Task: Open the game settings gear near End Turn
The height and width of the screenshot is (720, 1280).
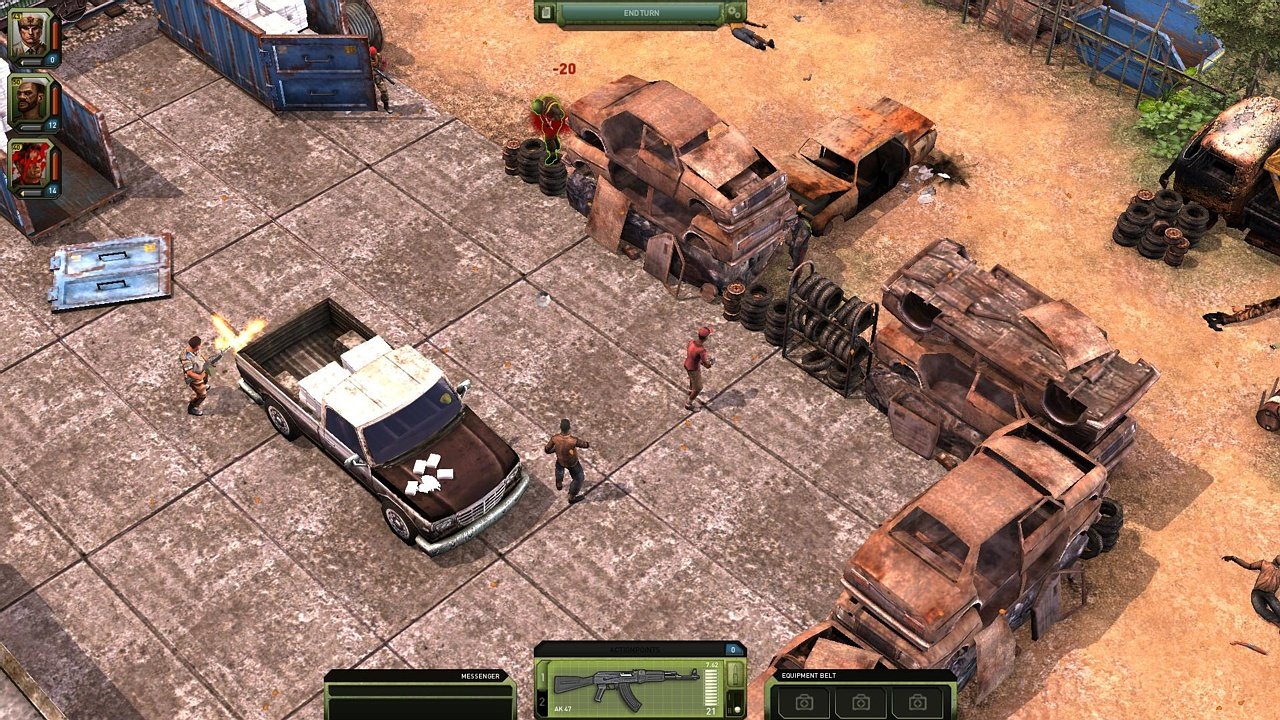Action: (x=734, y=14)
